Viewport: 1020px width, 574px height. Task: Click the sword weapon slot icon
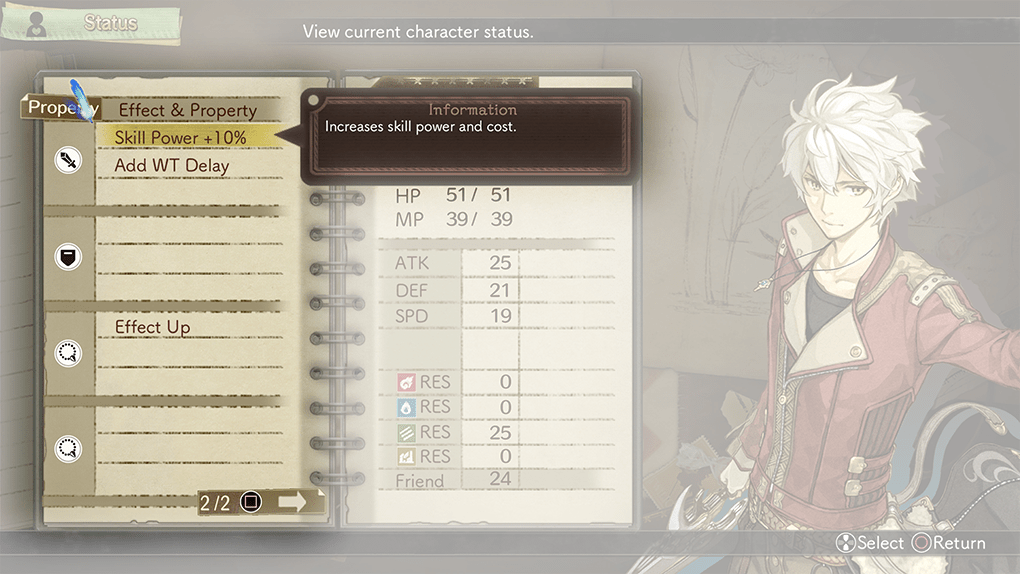(68, 160)
